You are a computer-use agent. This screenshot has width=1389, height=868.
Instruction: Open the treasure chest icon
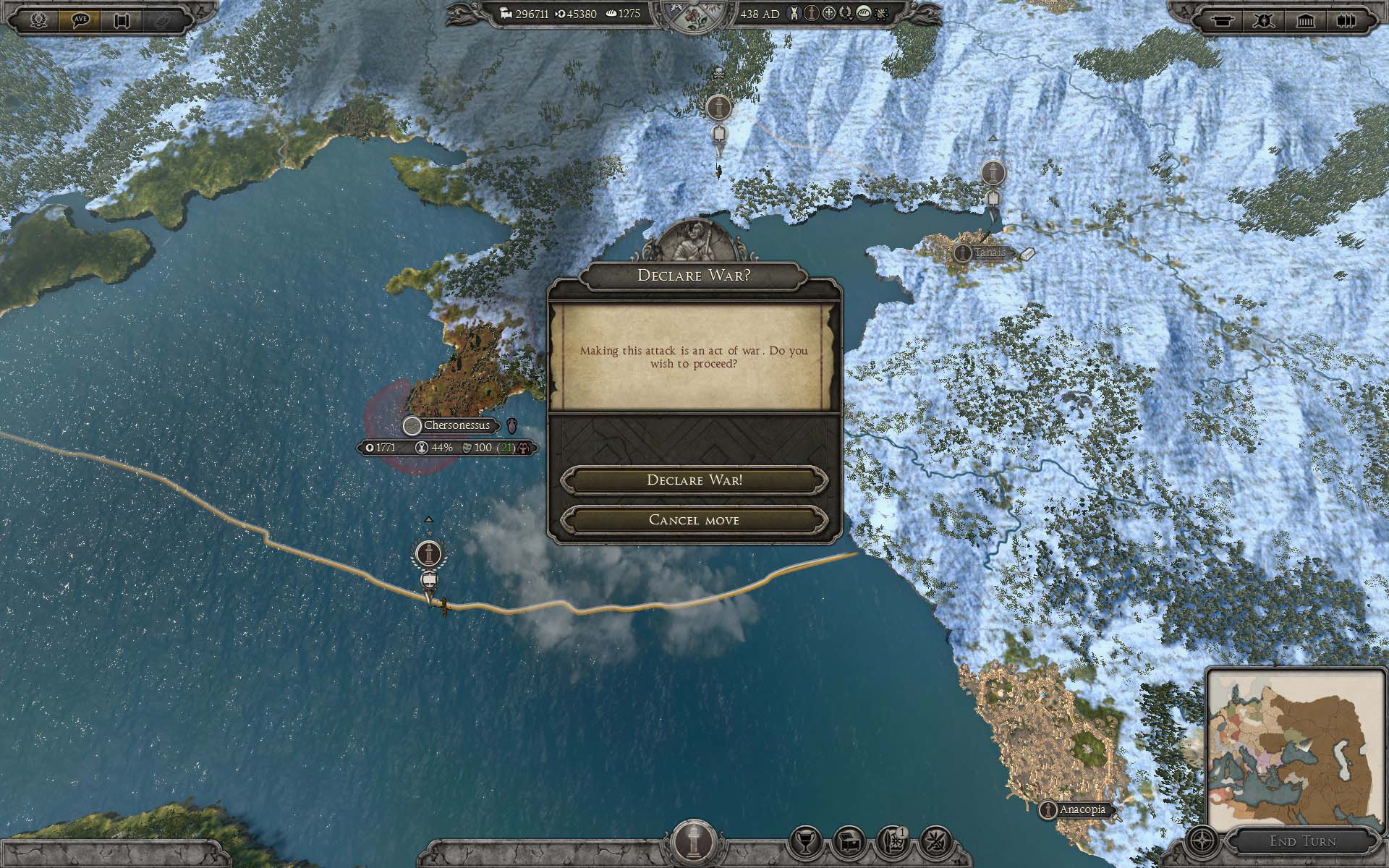pyautogui.click(x=849, y=841)
